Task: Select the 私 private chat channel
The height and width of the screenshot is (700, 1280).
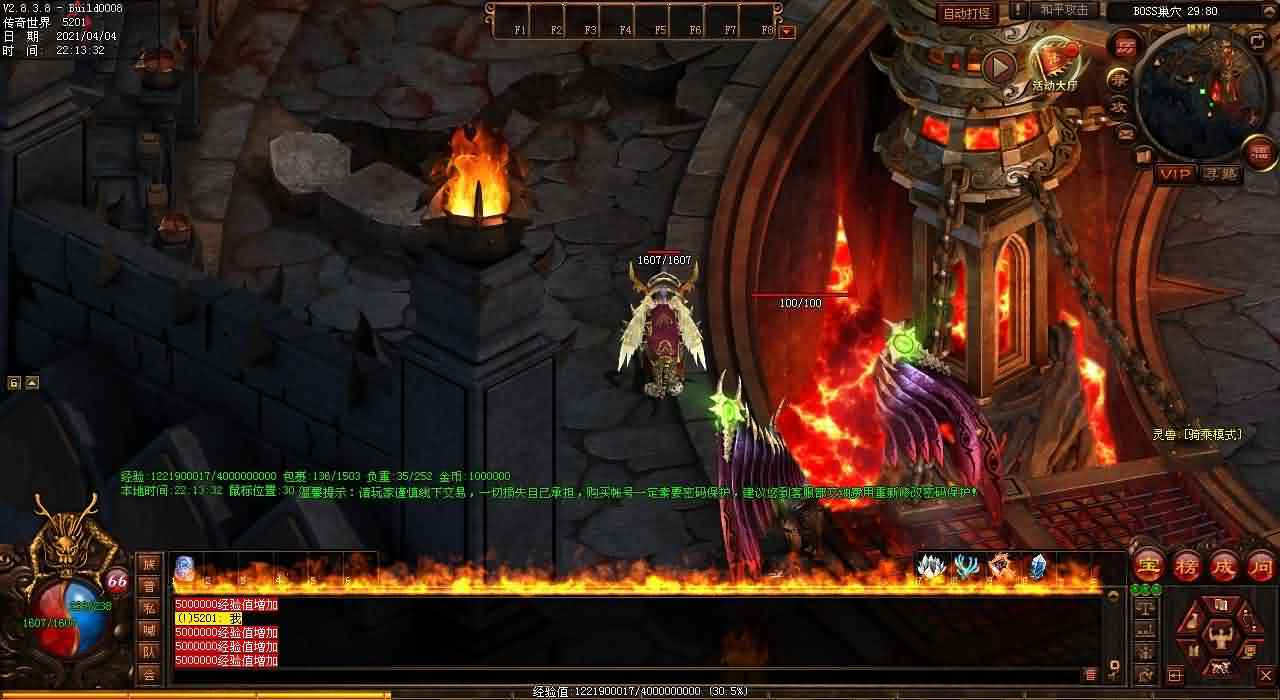Action: [149, 608]
